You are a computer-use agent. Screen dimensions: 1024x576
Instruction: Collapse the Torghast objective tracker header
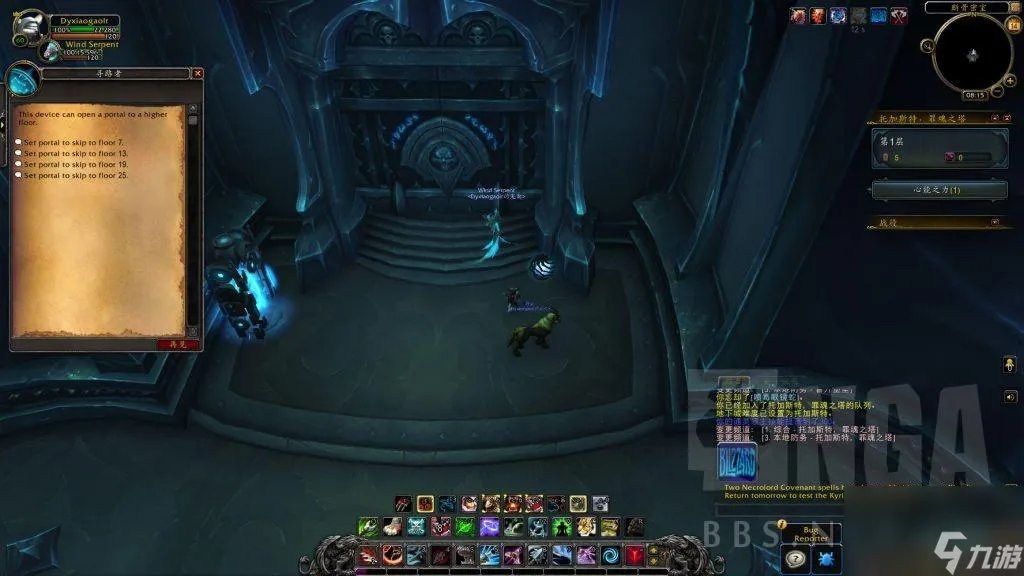click(x=994, y=118)
